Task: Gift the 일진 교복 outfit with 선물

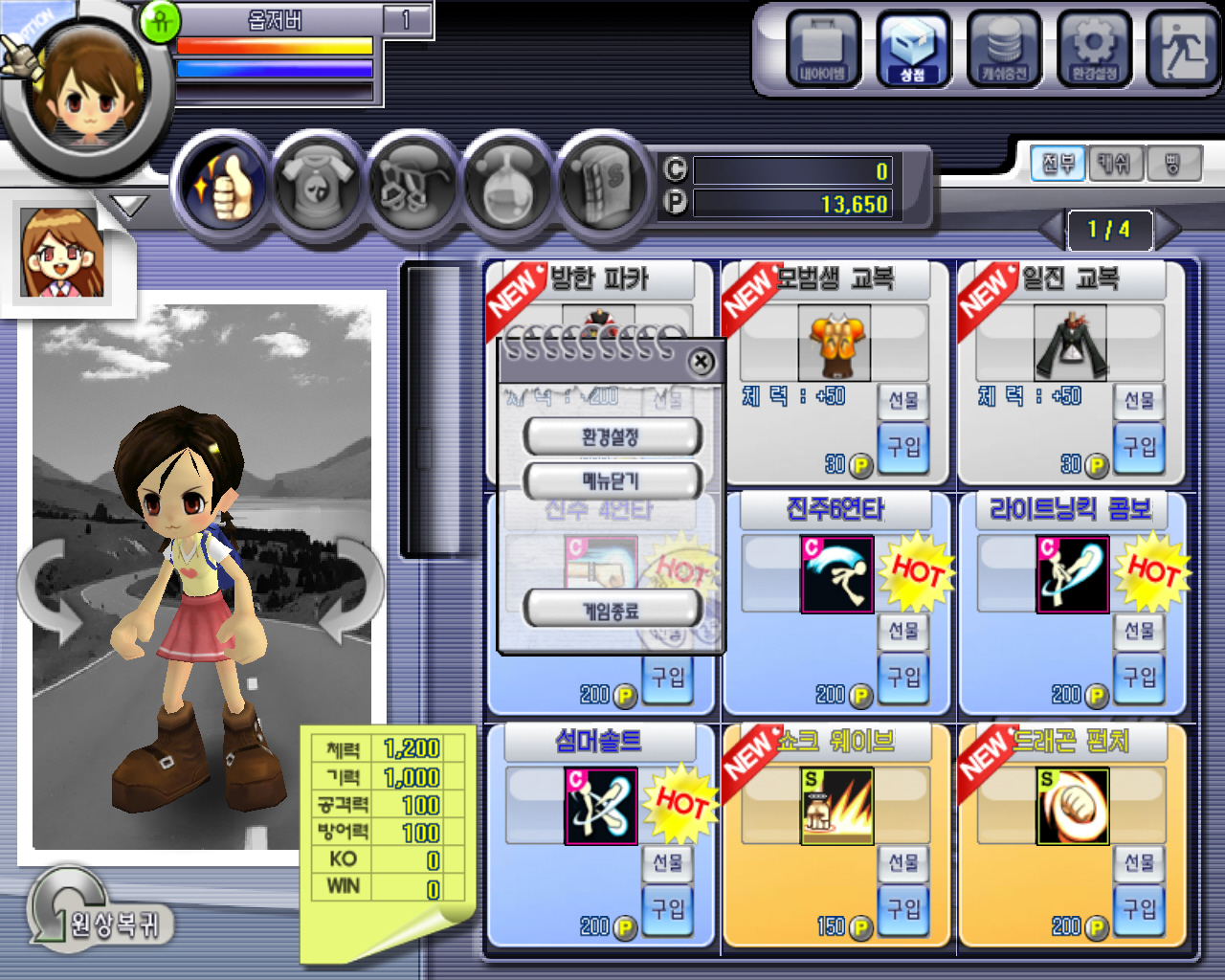Action: (1139, 400)
